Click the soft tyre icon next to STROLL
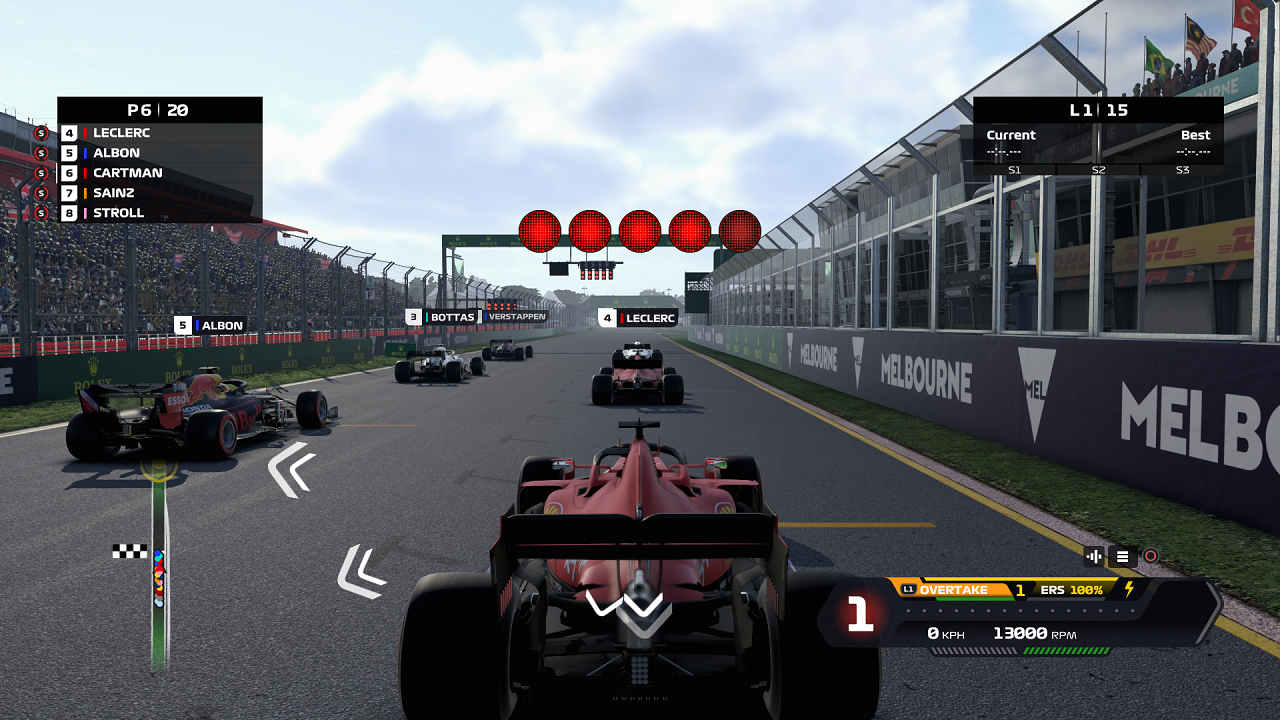1280x720 pixels. coord(41,212)
